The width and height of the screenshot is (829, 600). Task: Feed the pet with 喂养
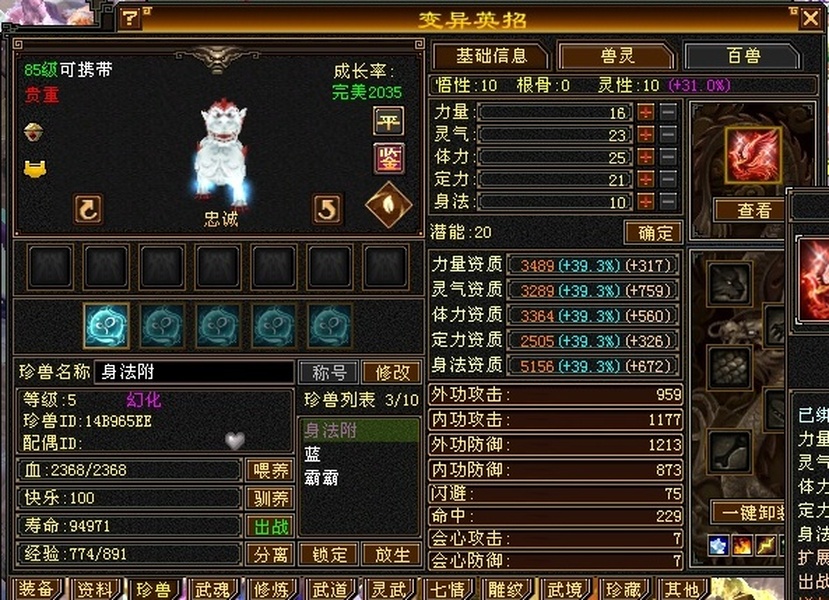pos(269,470)
